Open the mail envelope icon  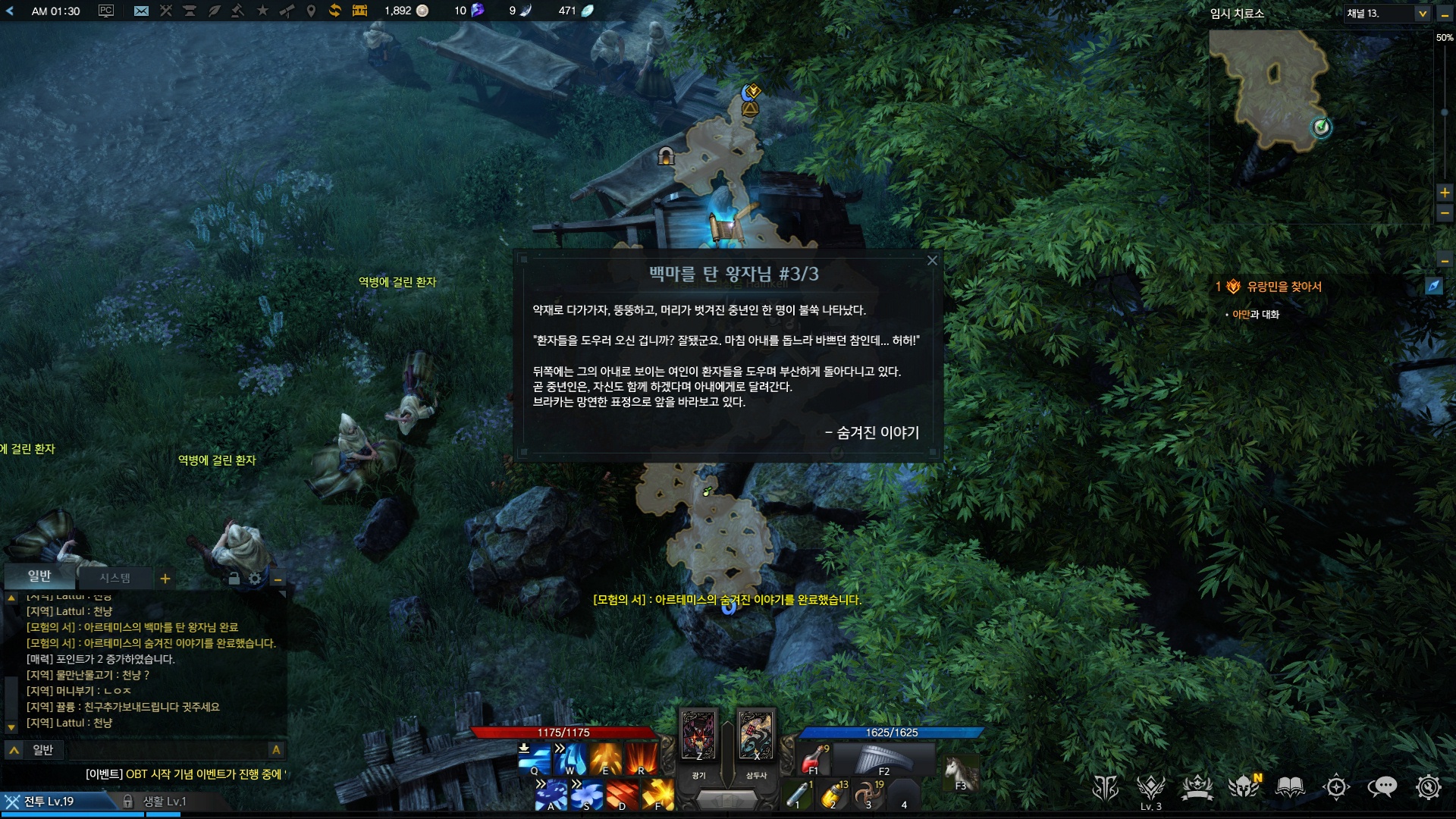pyautogui.click(x=141, y=11)
